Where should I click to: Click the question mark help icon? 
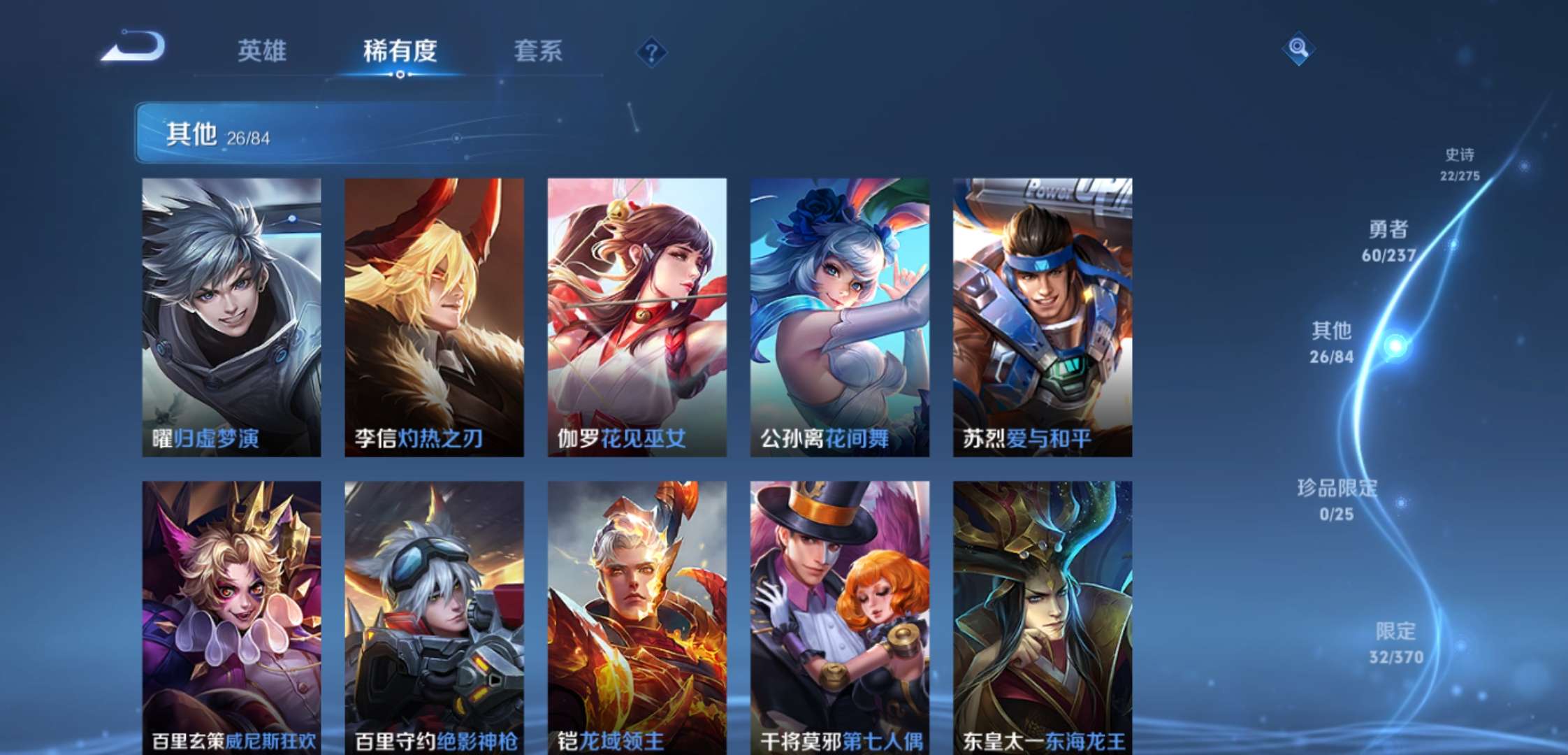pos(651,50)
